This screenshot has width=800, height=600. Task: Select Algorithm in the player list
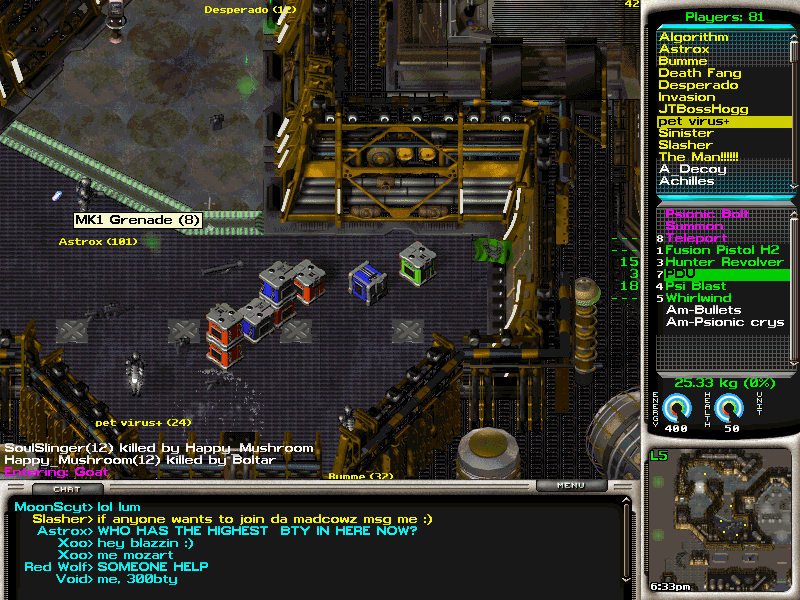pyautogui.click(x=693, y=37)
